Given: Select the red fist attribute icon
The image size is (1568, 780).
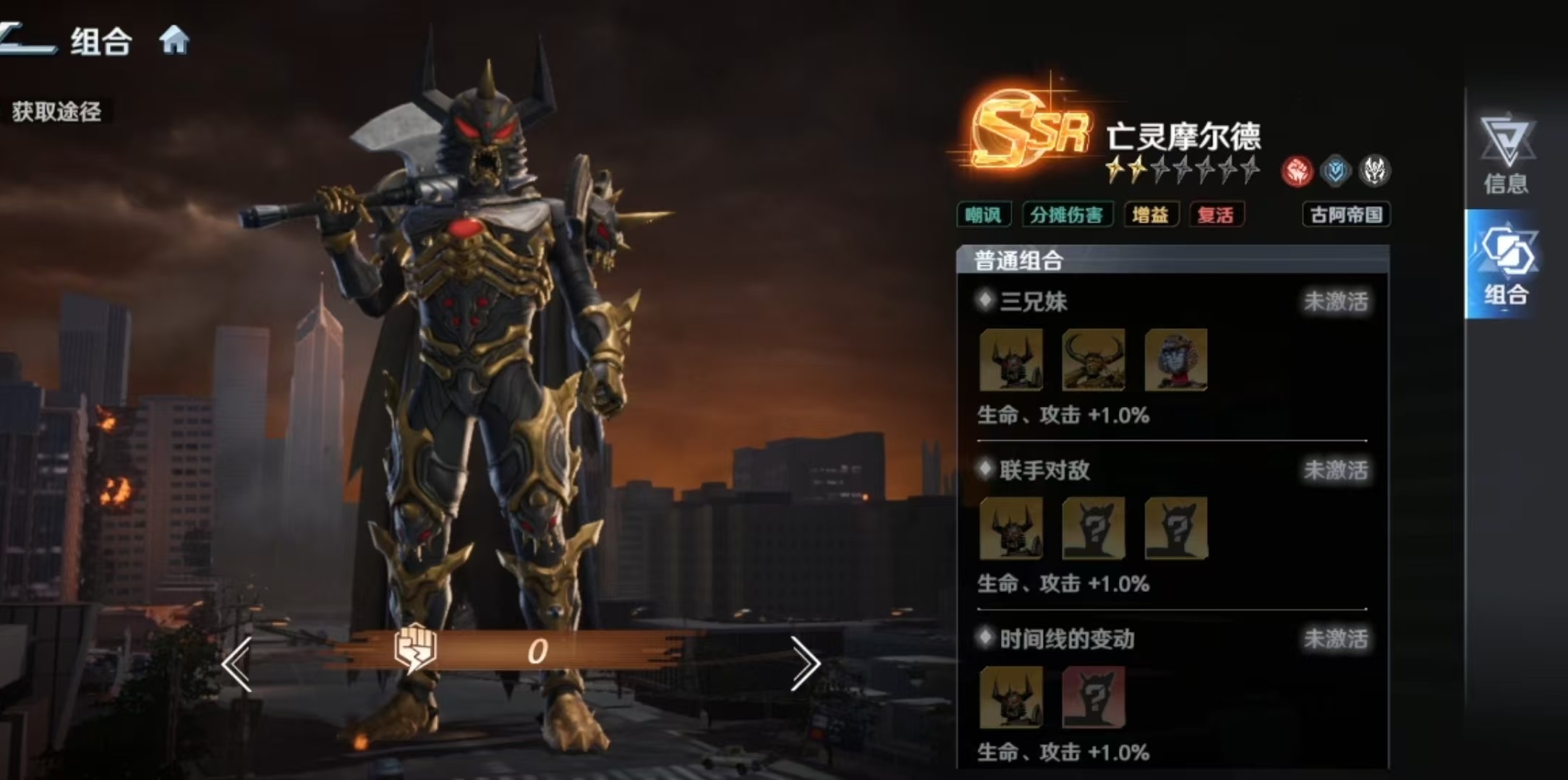Looking at the screenshot, I should click(x=1297, y=172).
